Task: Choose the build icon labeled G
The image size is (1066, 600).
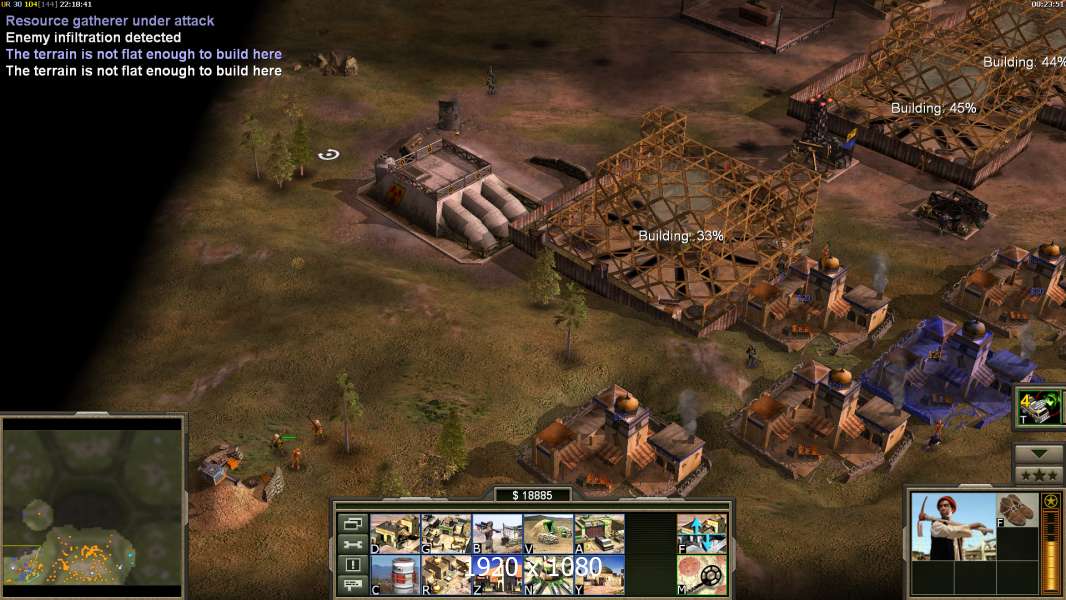Action: (446, 533)
